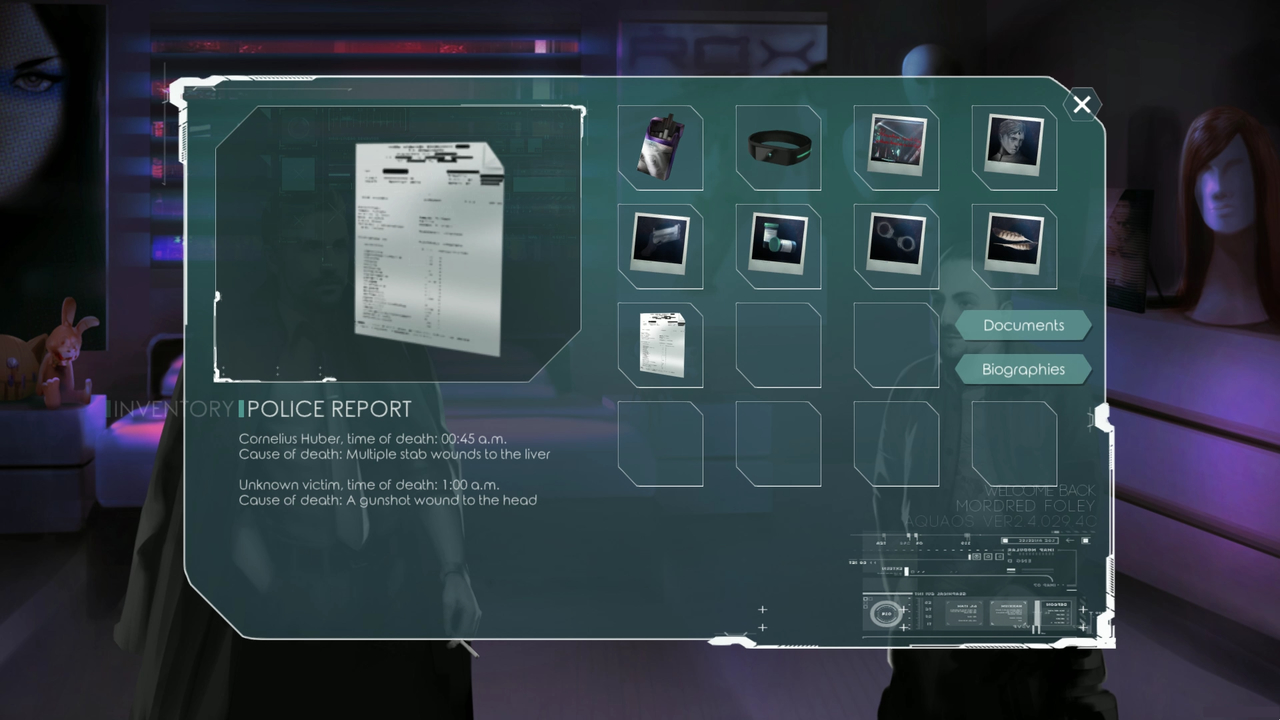
Task: Select the Police Report document thumbnail
Action: coord(660,345)
